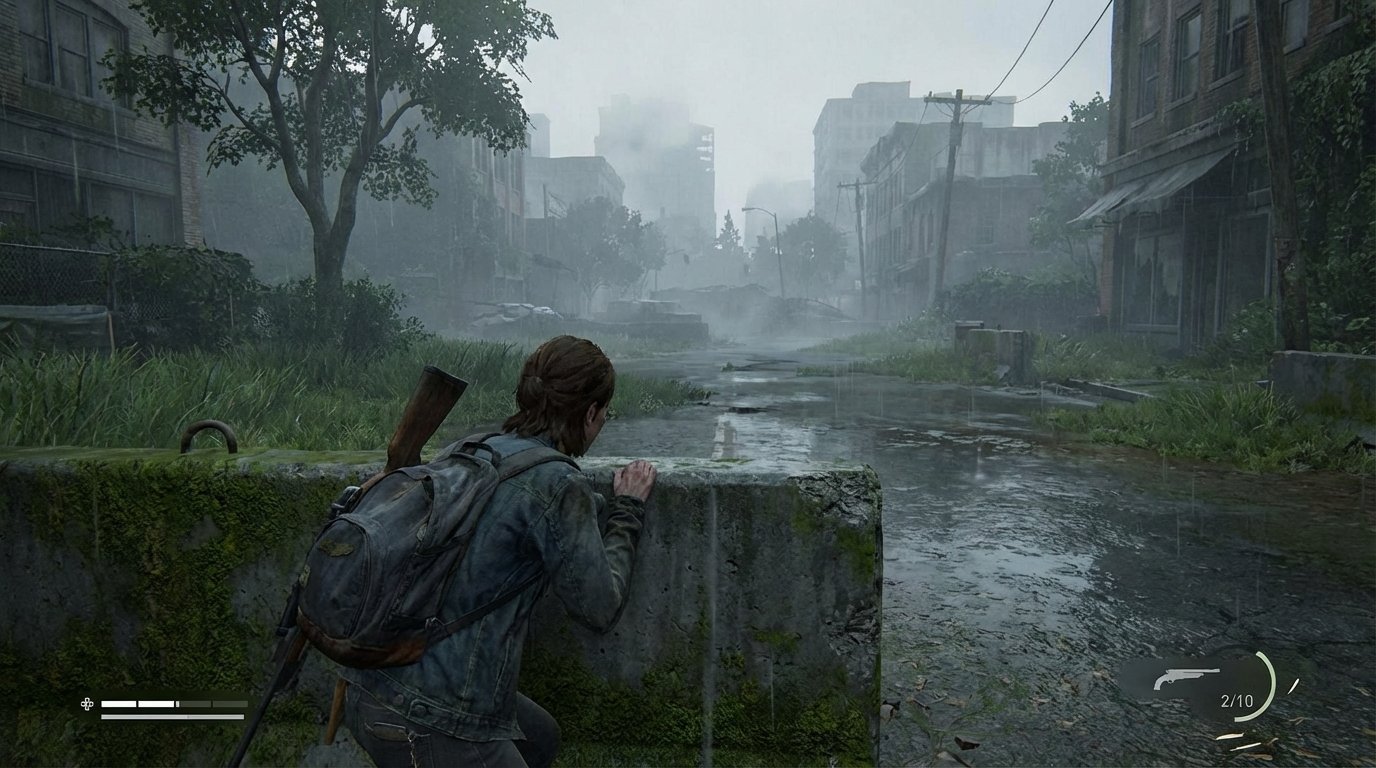Toggle the second health bar segment

(155, 703)
